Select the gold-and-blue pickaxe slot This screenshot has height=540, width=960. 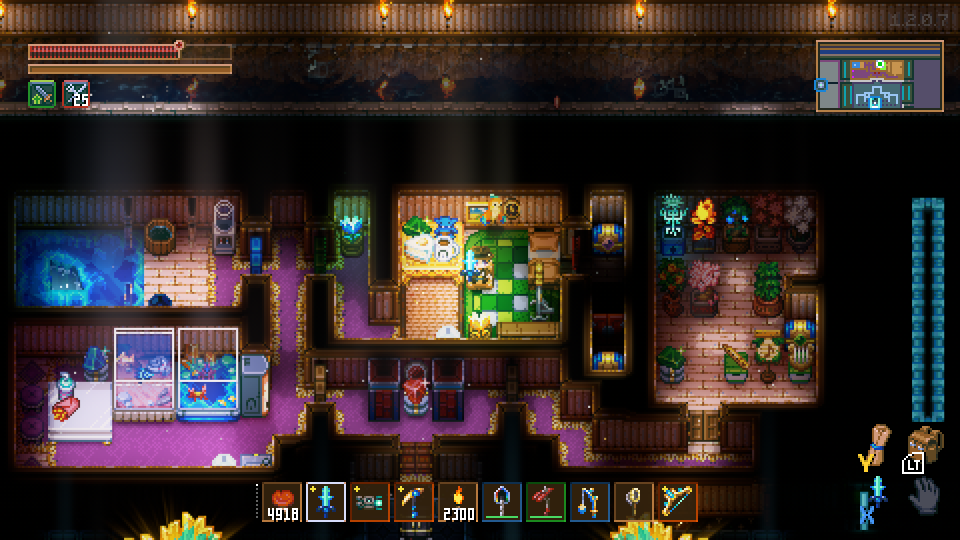[x=414, y=501]
